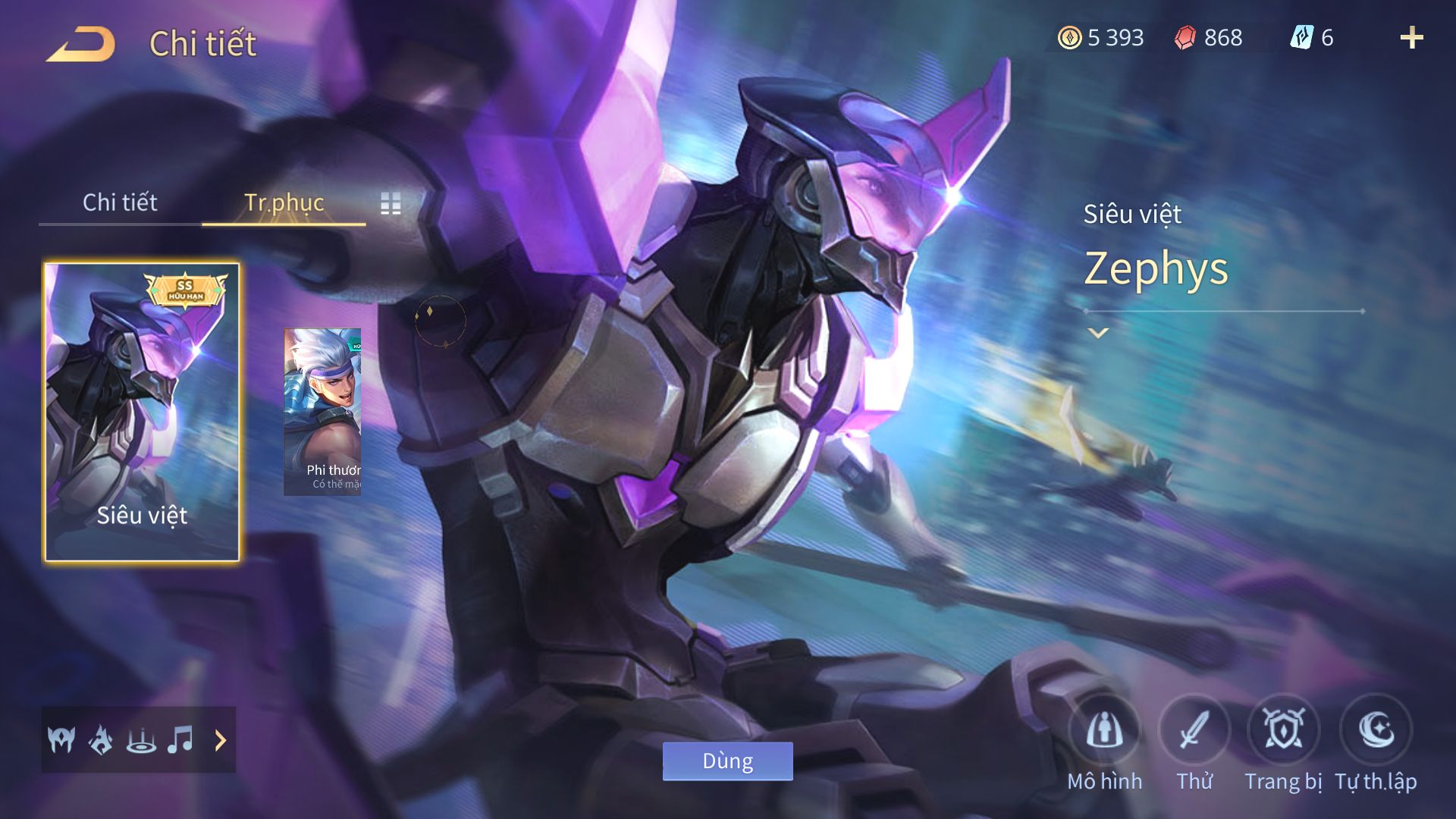
Task: Open the Tr.phục skins tab
Action: pyautogui.click(x=284, y=202)
